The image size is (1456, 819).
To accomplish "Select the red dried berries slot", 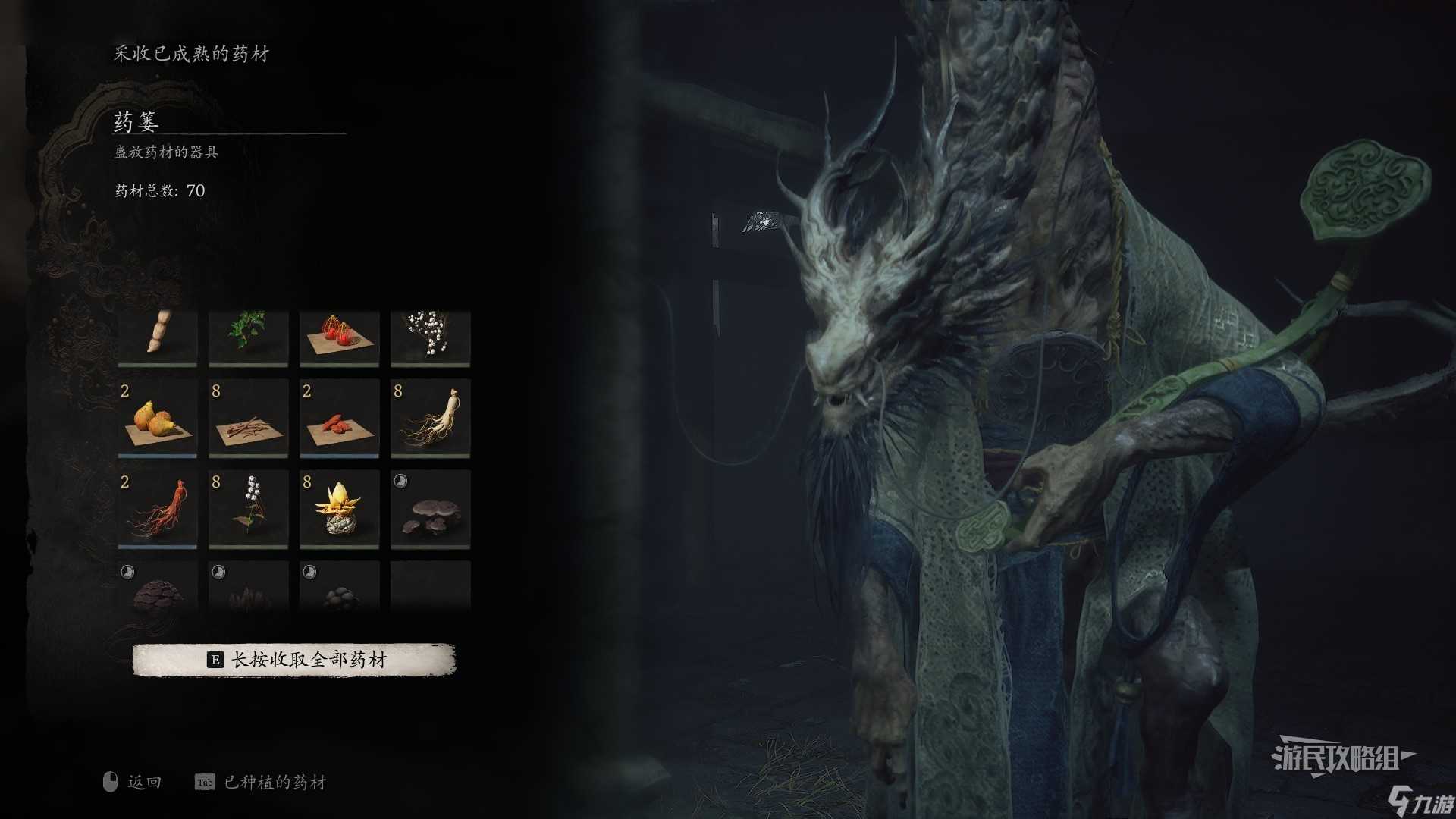I will pos(340,419).
